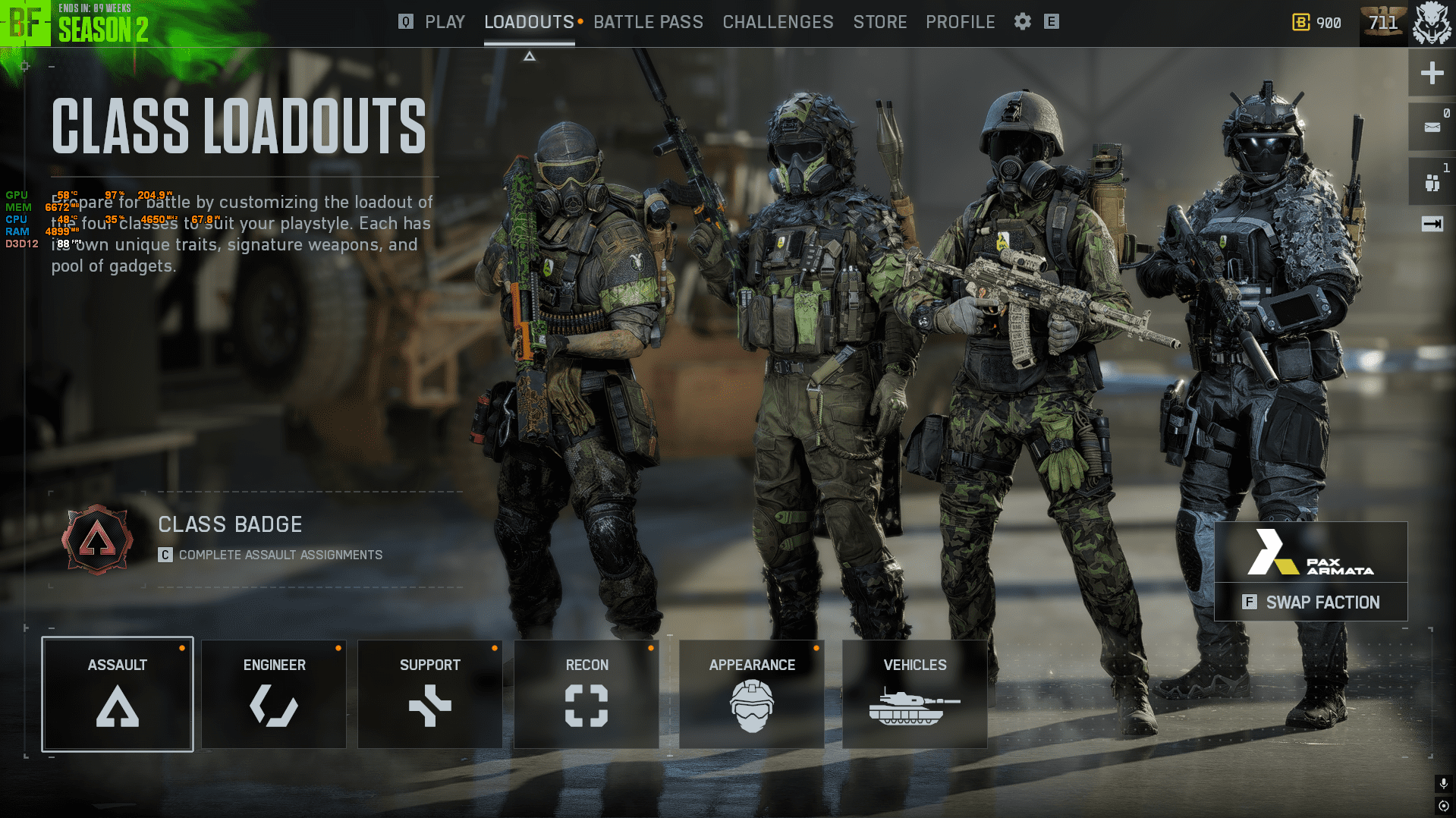Open the settings gear in top bar
The image size is (1456, 818).
(x=1022, y=22)
